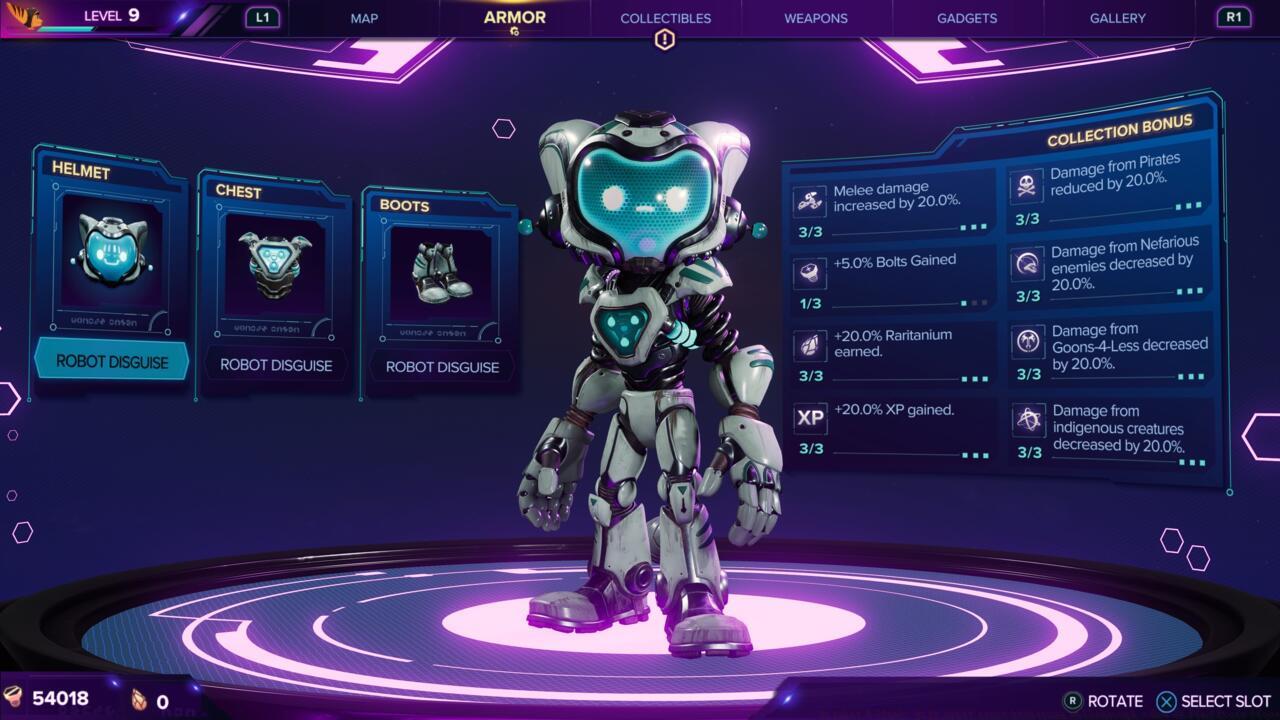Select the indigenous creatures damage bonus
Image resolution: width=1280 pixels, height=720 pixels.
click(x=1112, y=432)
